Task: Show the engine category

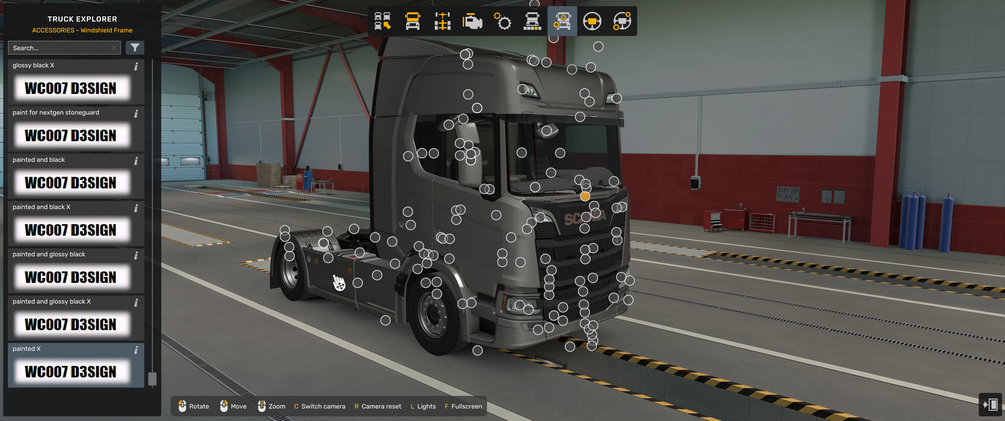Action: click(x=472, y=21)
